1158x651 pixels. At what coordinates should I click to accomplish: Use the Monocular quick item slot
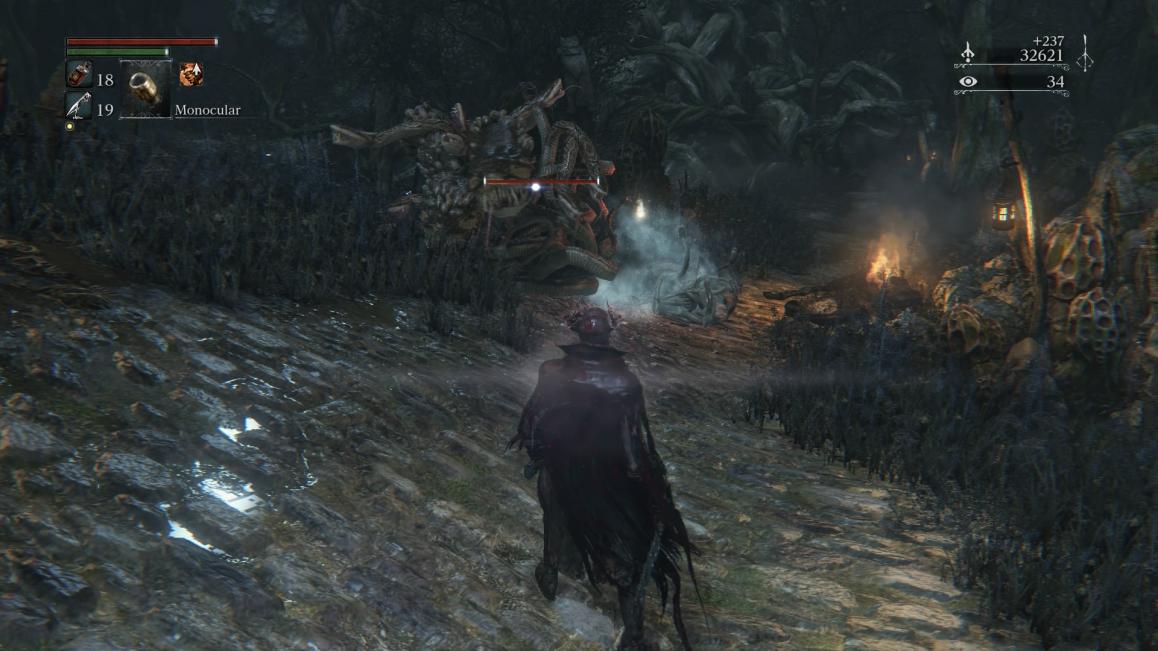[145, 90]
